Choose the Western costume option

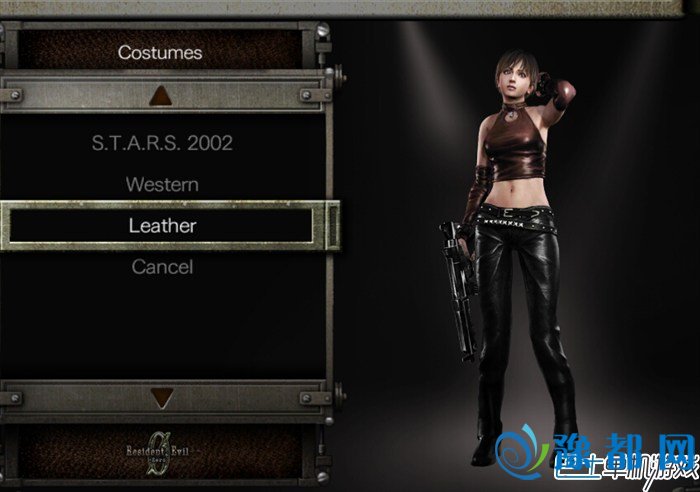click(162, 185)
